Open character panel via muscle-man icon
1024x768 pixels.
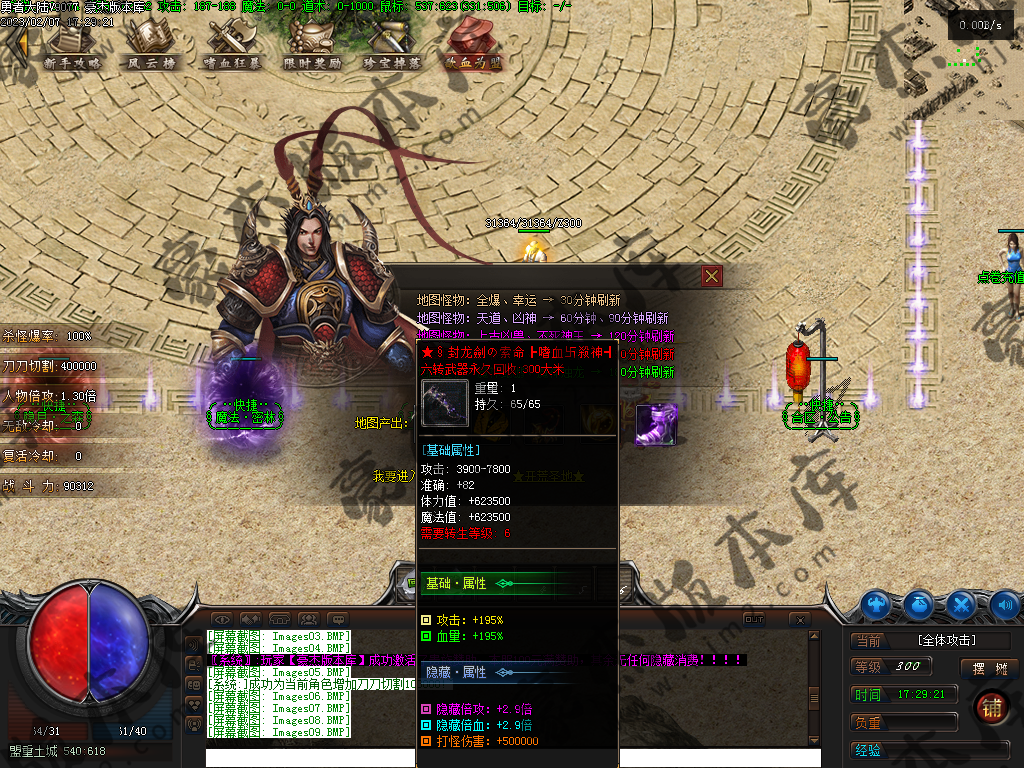[876, 604]
